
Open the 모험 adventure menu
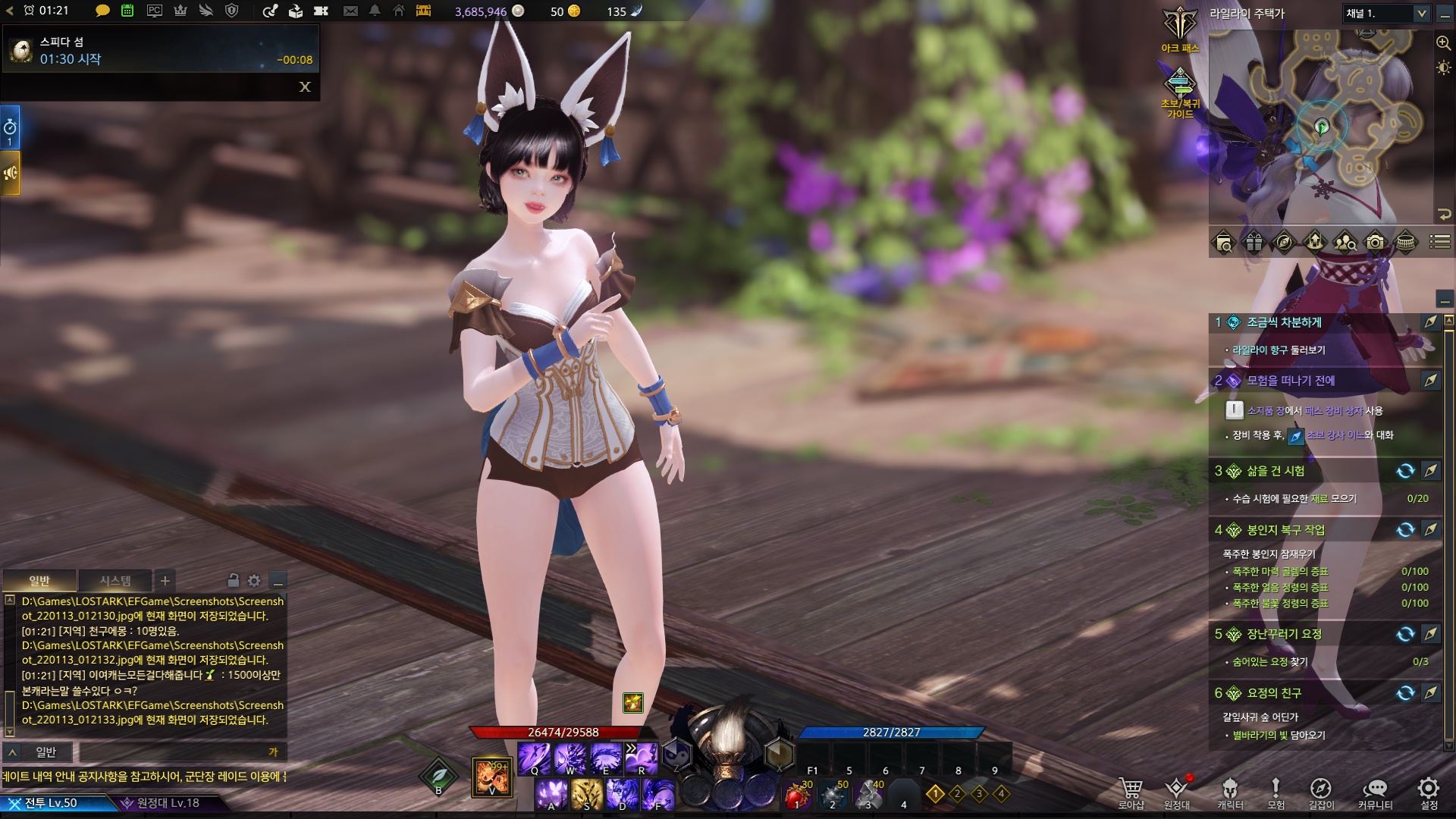click(x=1276, y=792)
